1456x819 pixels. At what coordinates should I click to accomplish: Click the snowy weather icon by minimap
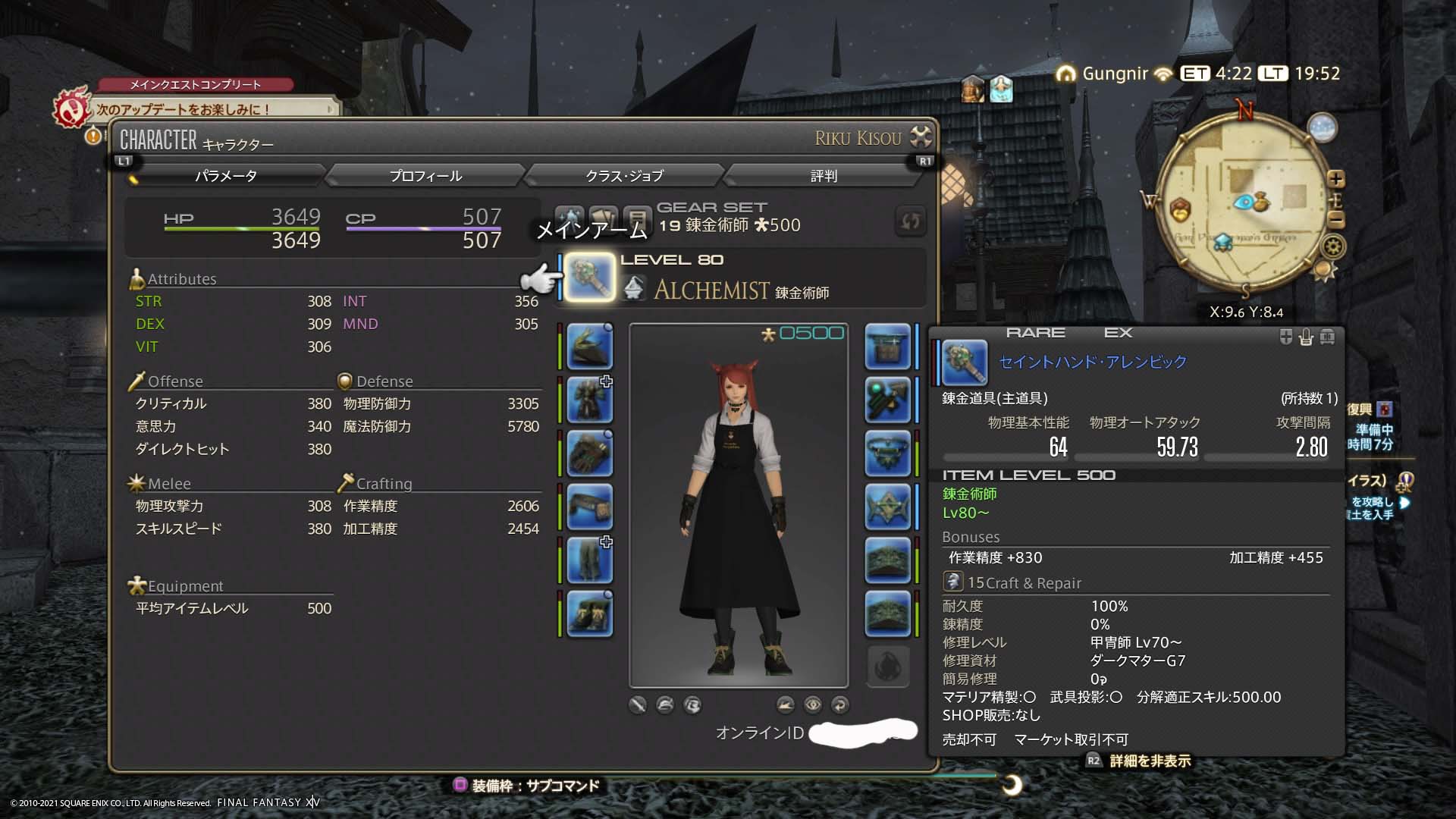click(x=1322, y=127)
